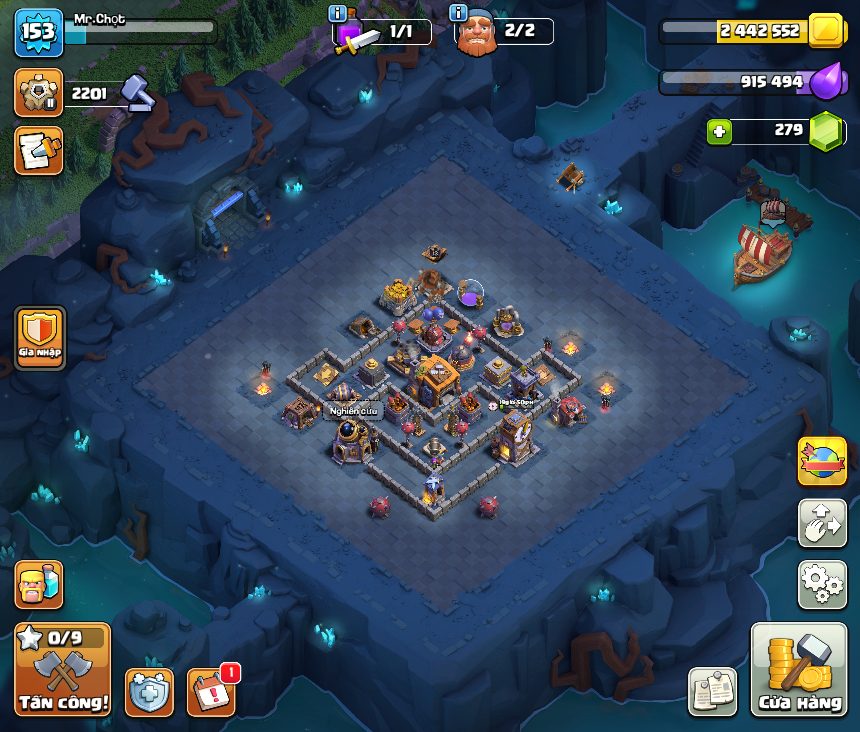This screenshot has width=860, height=732.
Task: Open the base layout editor button
Action: tap(822, 523)
